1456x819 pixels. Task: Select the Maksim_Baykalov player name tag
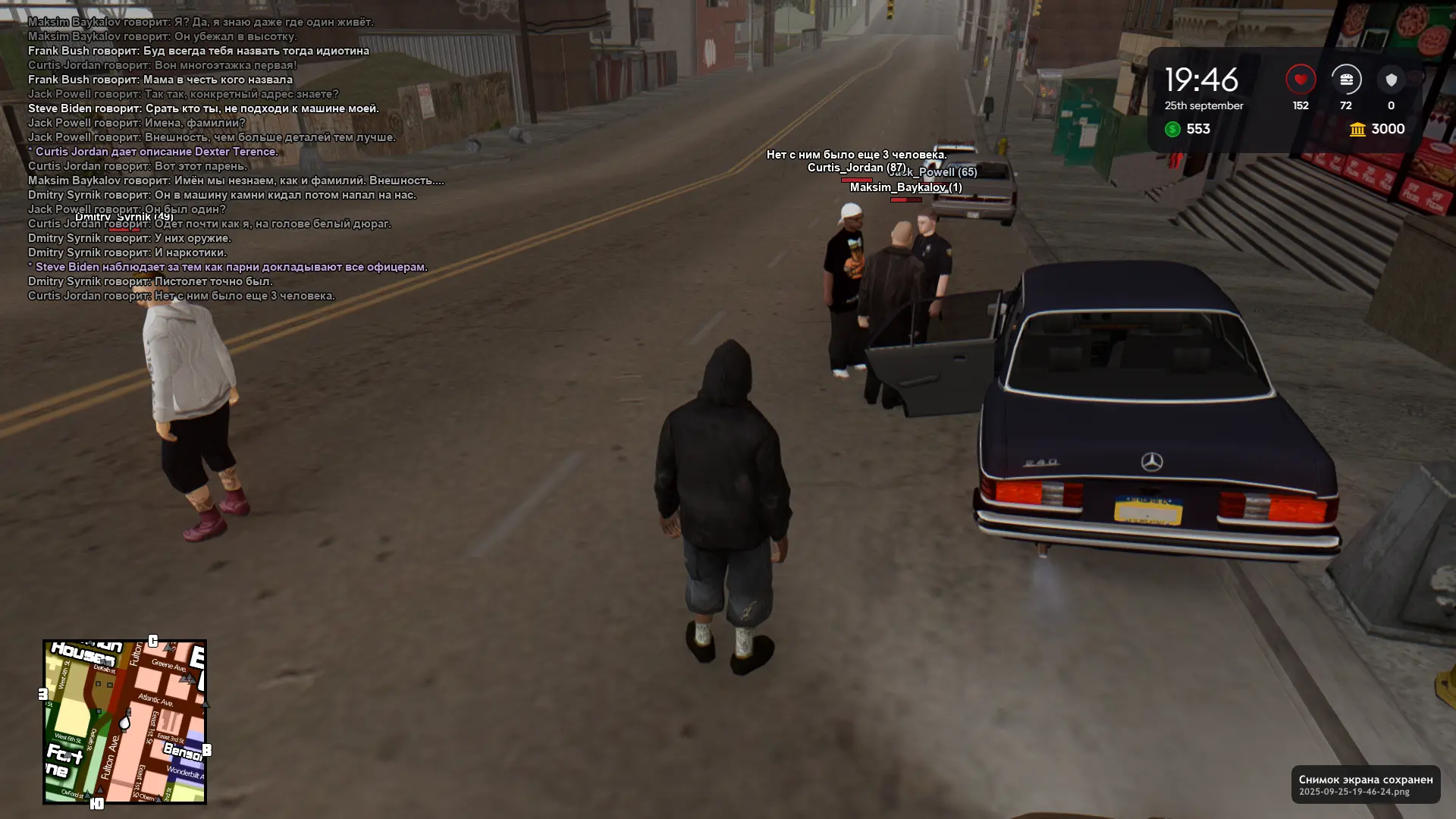905,187
